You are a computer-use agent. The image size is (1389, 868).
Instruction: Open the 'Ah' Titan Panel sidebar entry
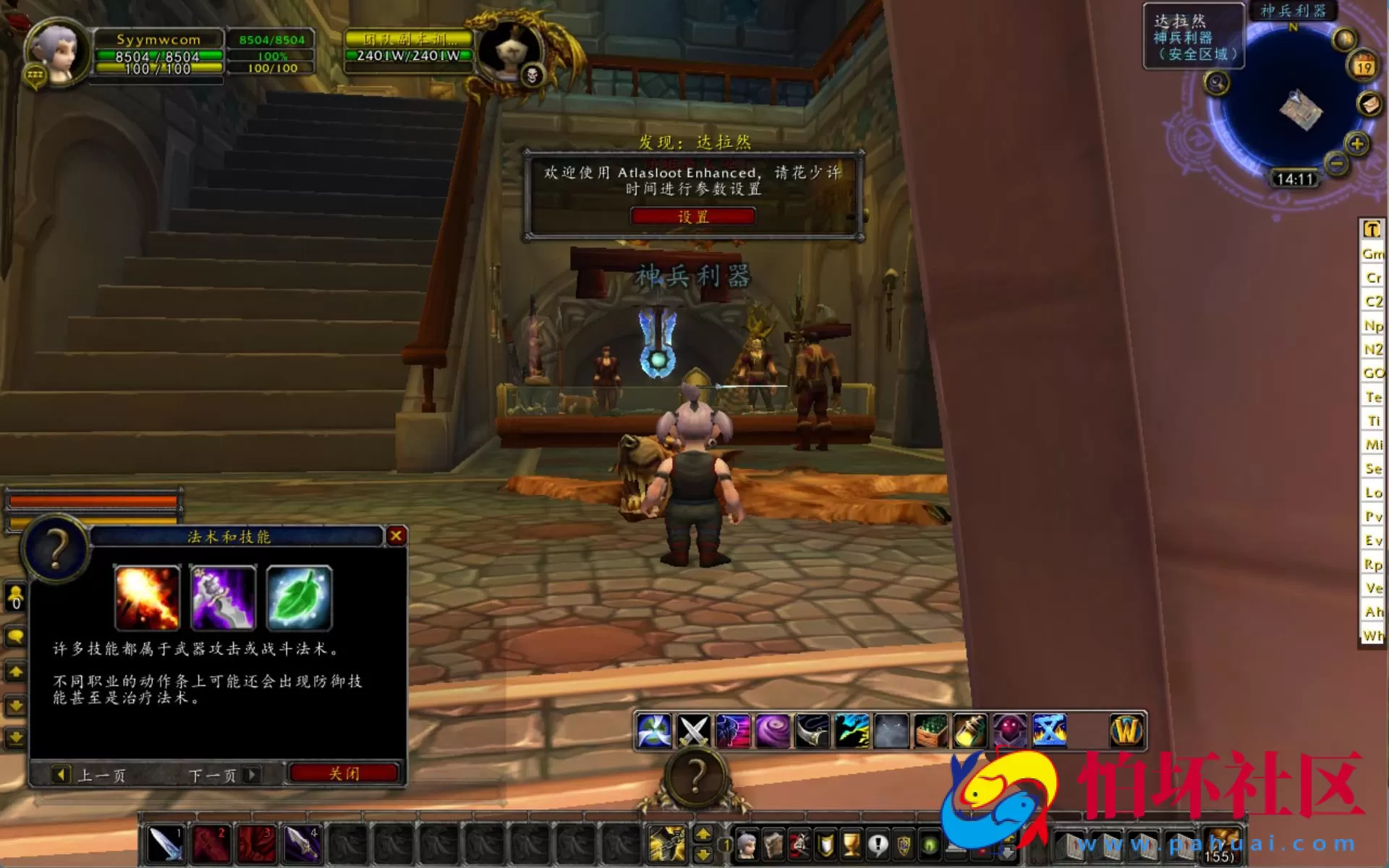point(1371,611)
